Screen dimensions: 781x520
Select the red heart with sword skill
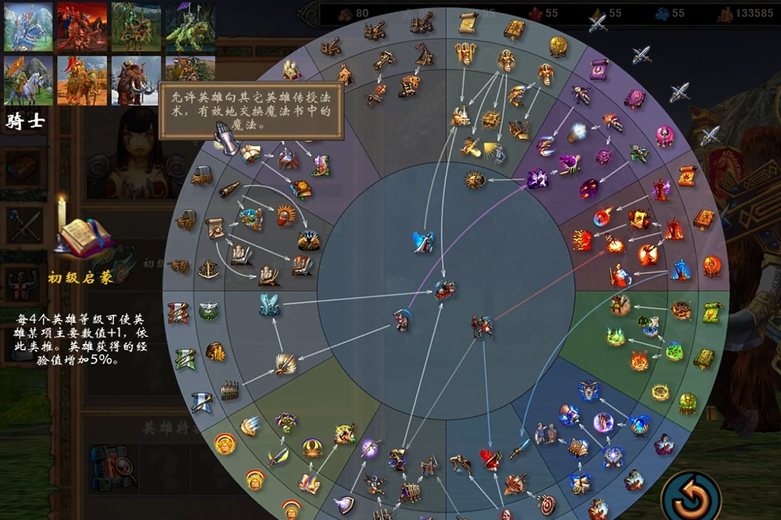pos(490,458)
